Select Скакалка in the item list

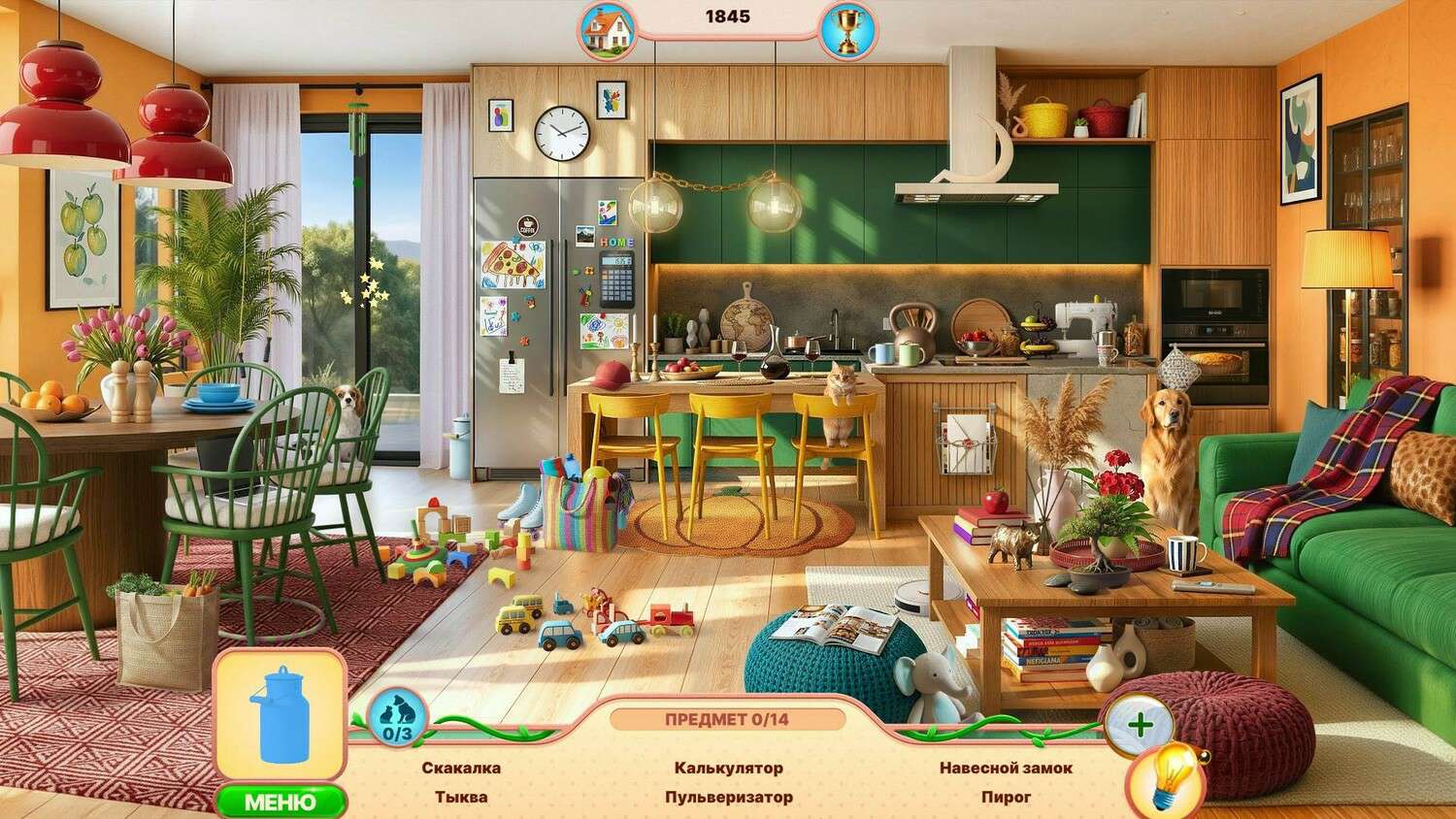coord(461,769)
